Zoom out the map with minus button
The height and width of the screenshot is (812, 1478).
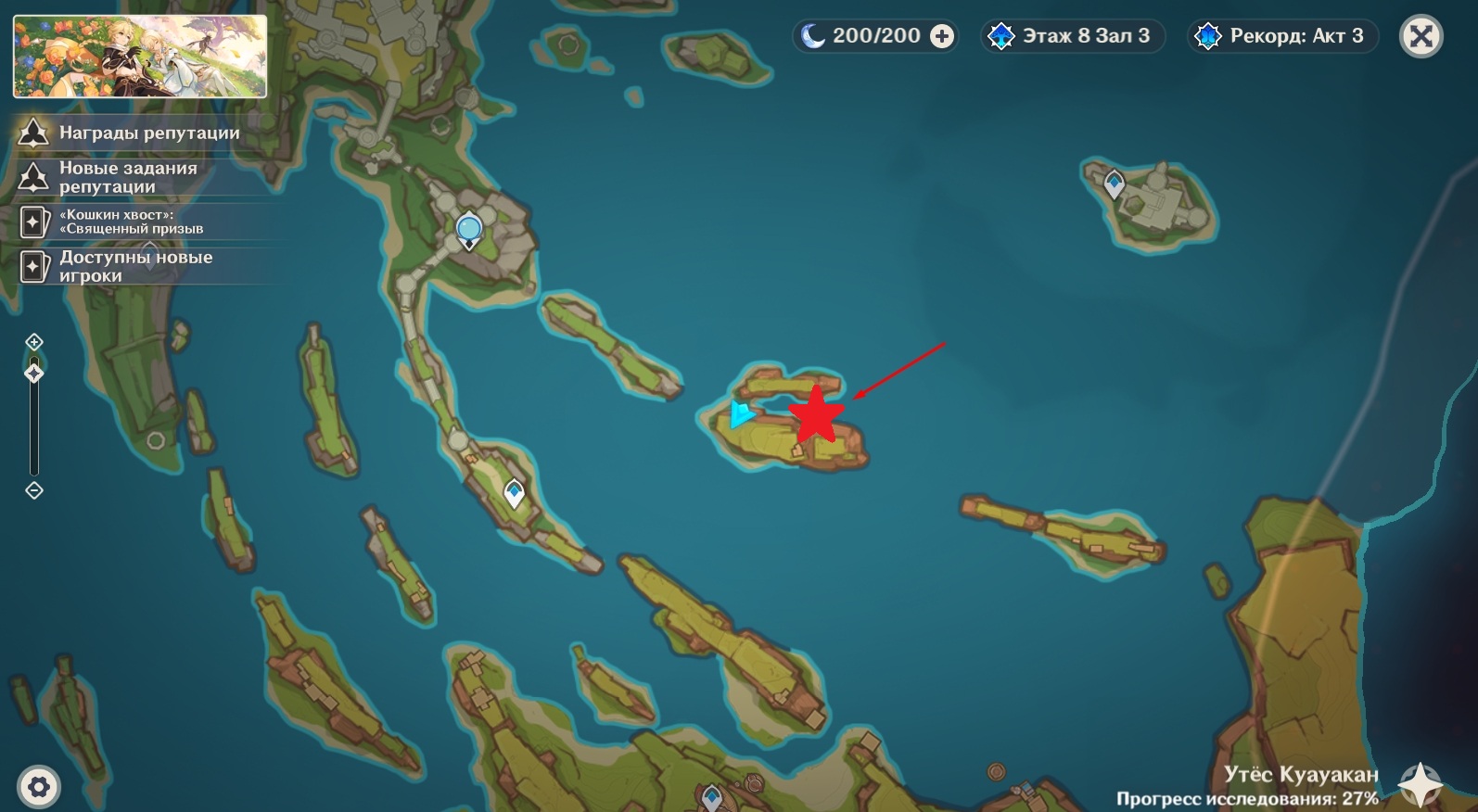(x=34, y=490)
